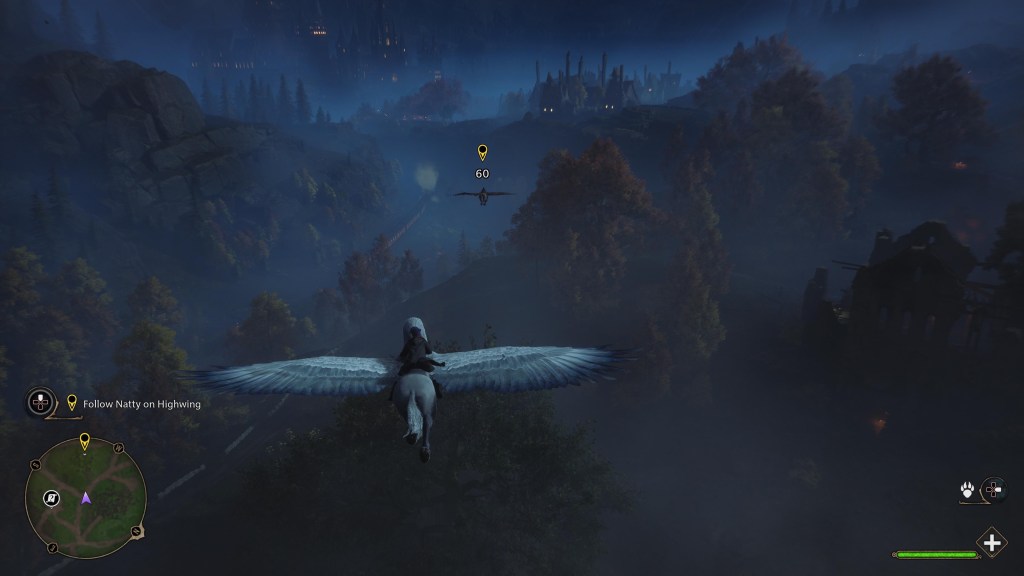Select the yellow objective pin above the minimap
Screen dimensions: 1024x576
click(x=84, y=440)
